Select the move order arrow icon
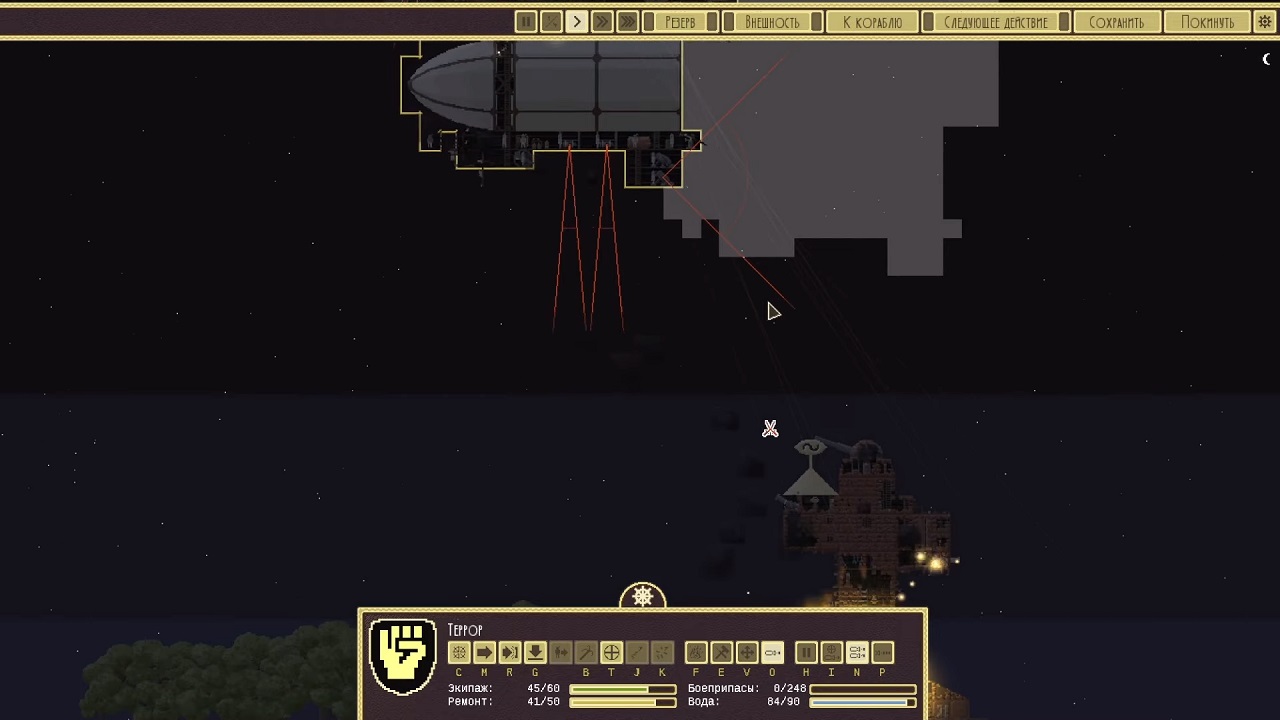This screenshot has height=720, width=1280. coord(484,652)
